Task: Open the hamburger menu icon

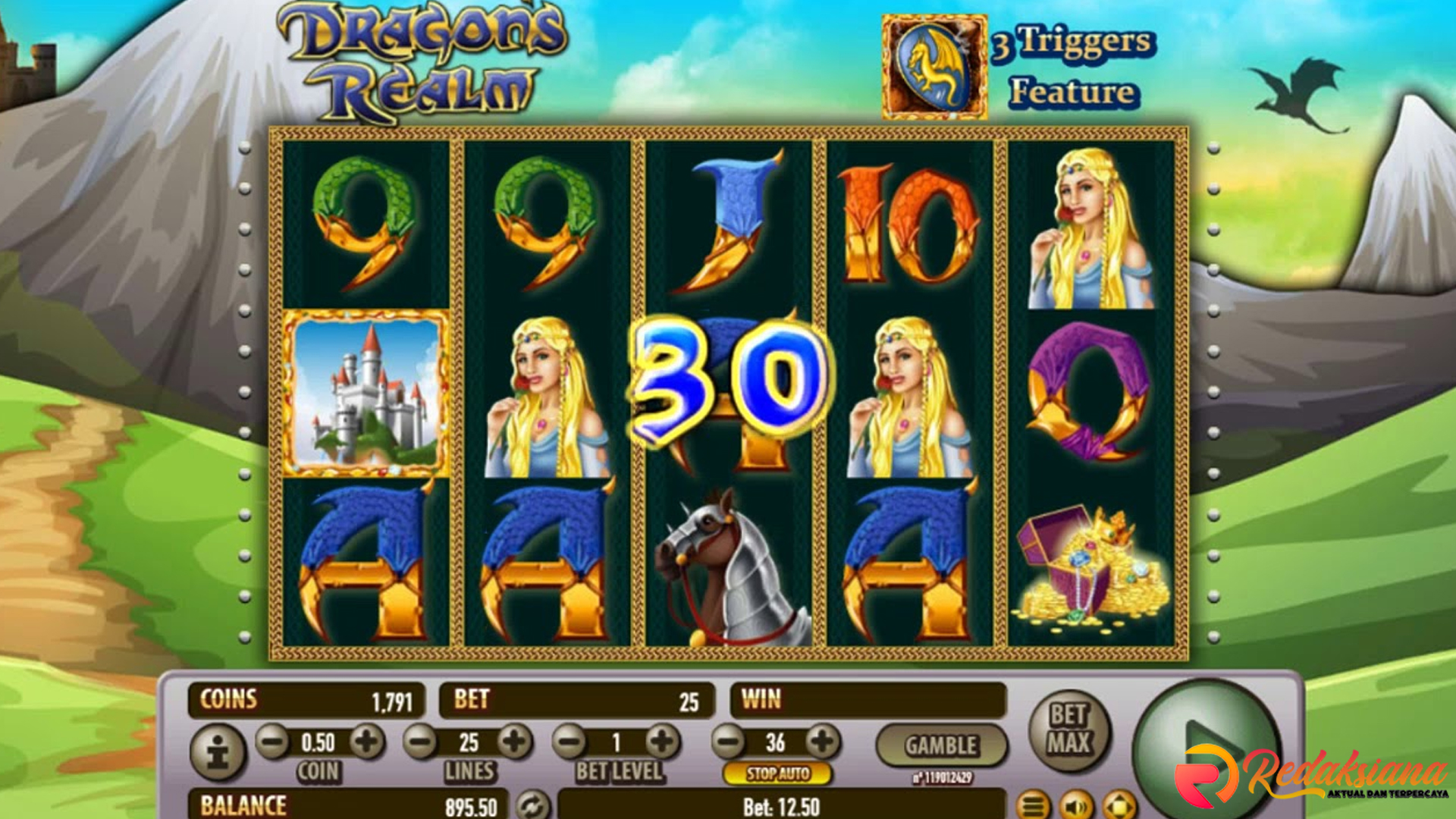Action: click(1033, 805)
